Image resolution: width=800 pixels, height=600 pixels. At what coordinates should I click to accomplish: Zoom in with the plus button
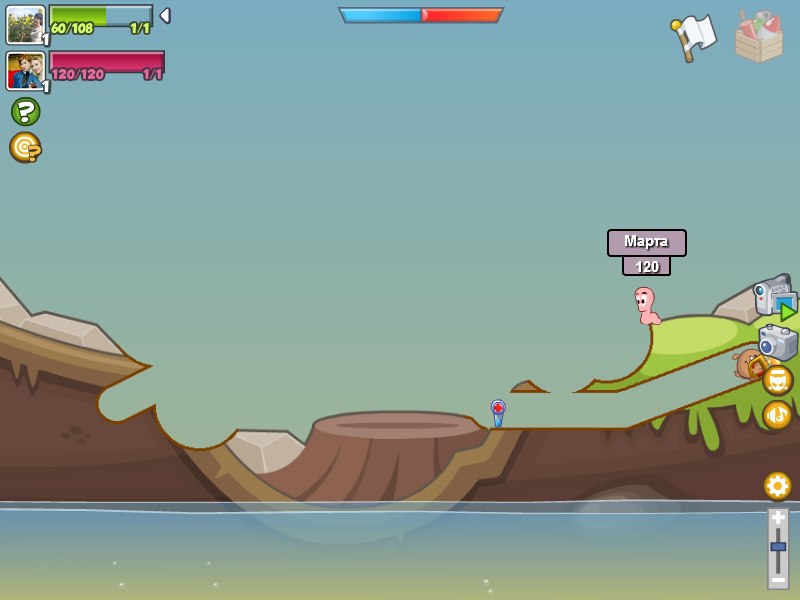point(778,518)
